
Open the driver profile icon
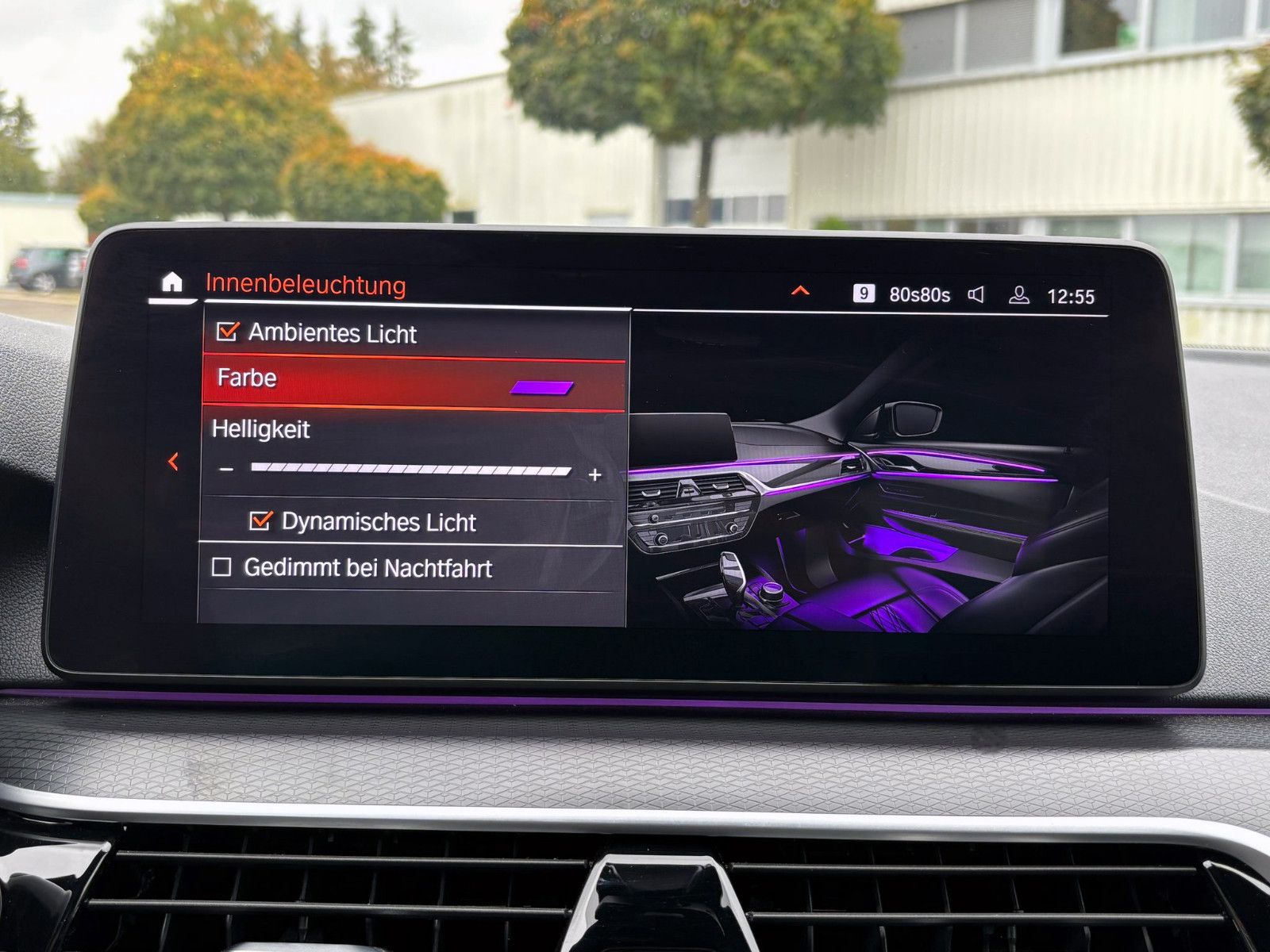(1020, 293)
